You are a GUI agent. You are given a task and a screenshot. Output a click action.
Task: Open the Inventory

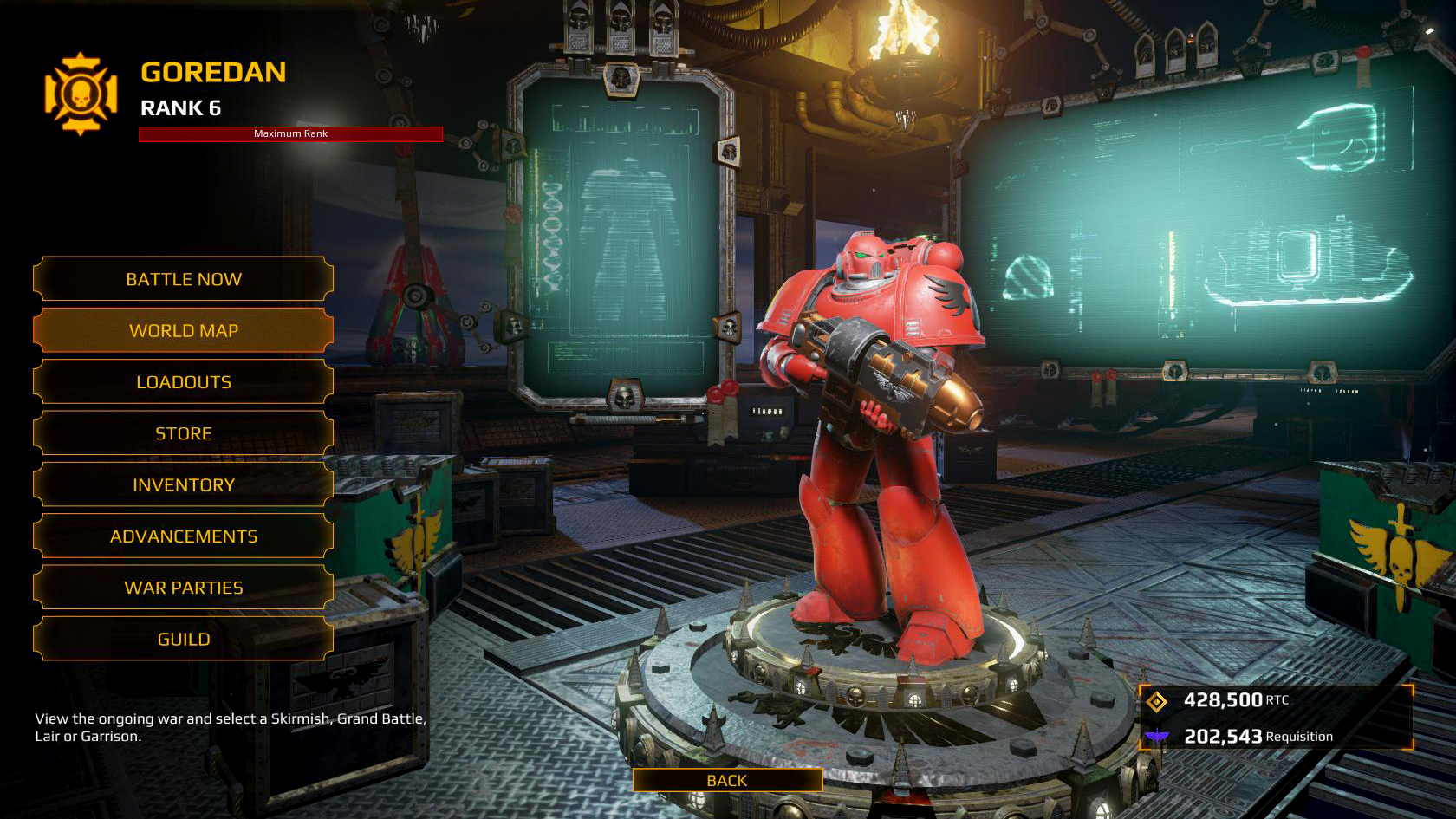[183, 484]
